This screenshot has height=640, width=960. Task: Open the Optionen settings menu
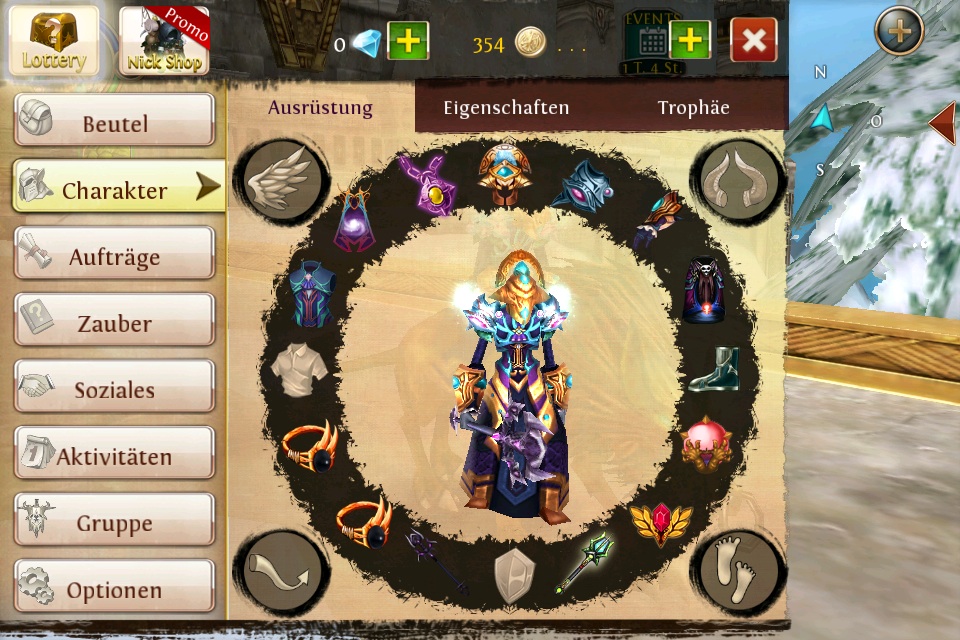114,588
